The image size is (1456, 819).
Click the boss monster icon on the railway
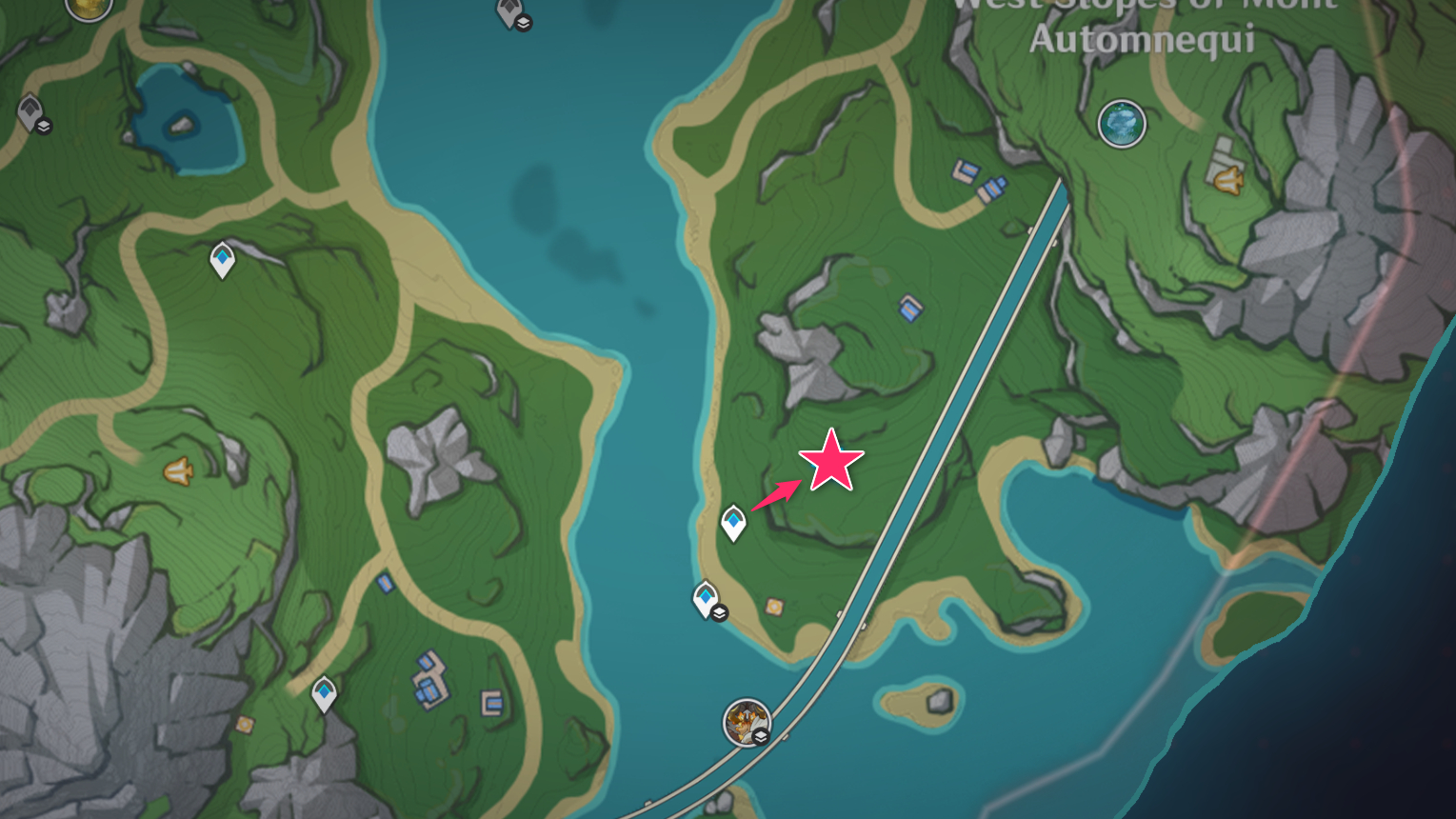point(746,722)
